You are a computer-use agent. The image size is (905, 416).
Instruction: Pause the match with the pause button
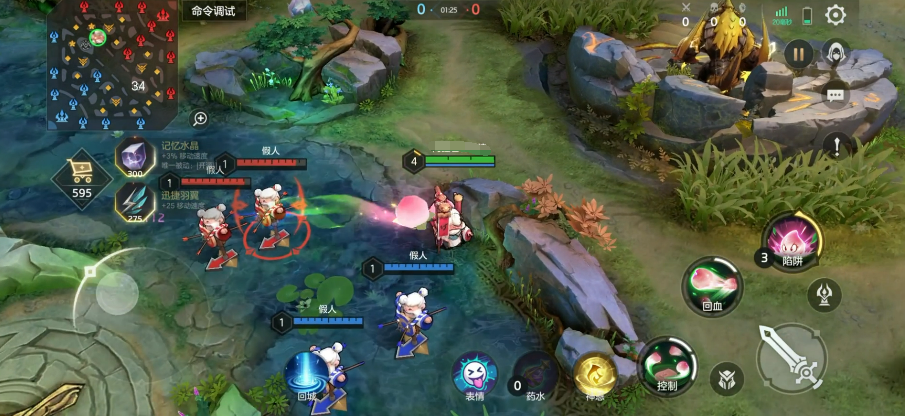tap(798, 54)
